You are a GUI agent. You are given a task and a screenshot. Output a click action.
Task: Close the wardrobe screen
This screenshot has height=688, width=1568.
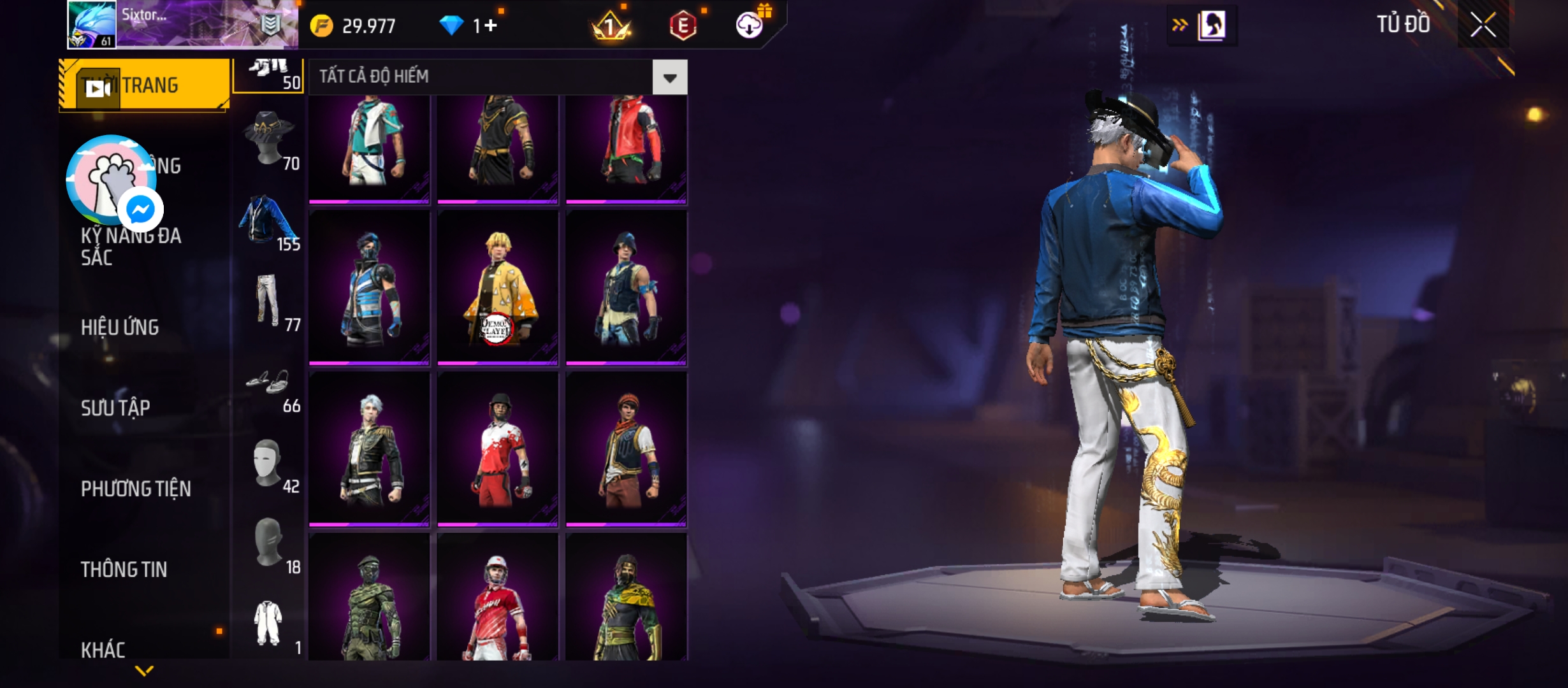1483,25
